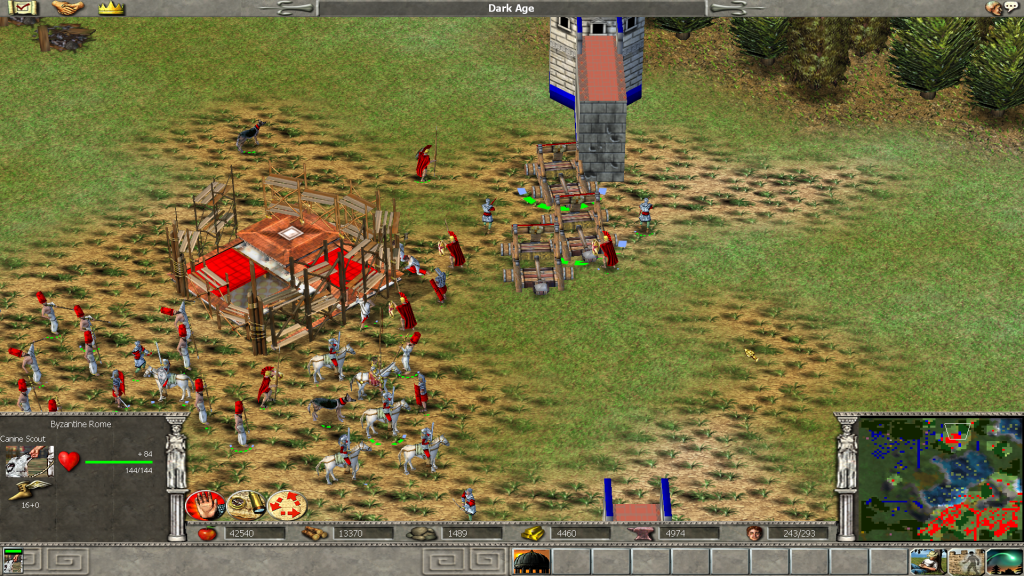Open the handshake diplomacy menu

tap(67, 8)
